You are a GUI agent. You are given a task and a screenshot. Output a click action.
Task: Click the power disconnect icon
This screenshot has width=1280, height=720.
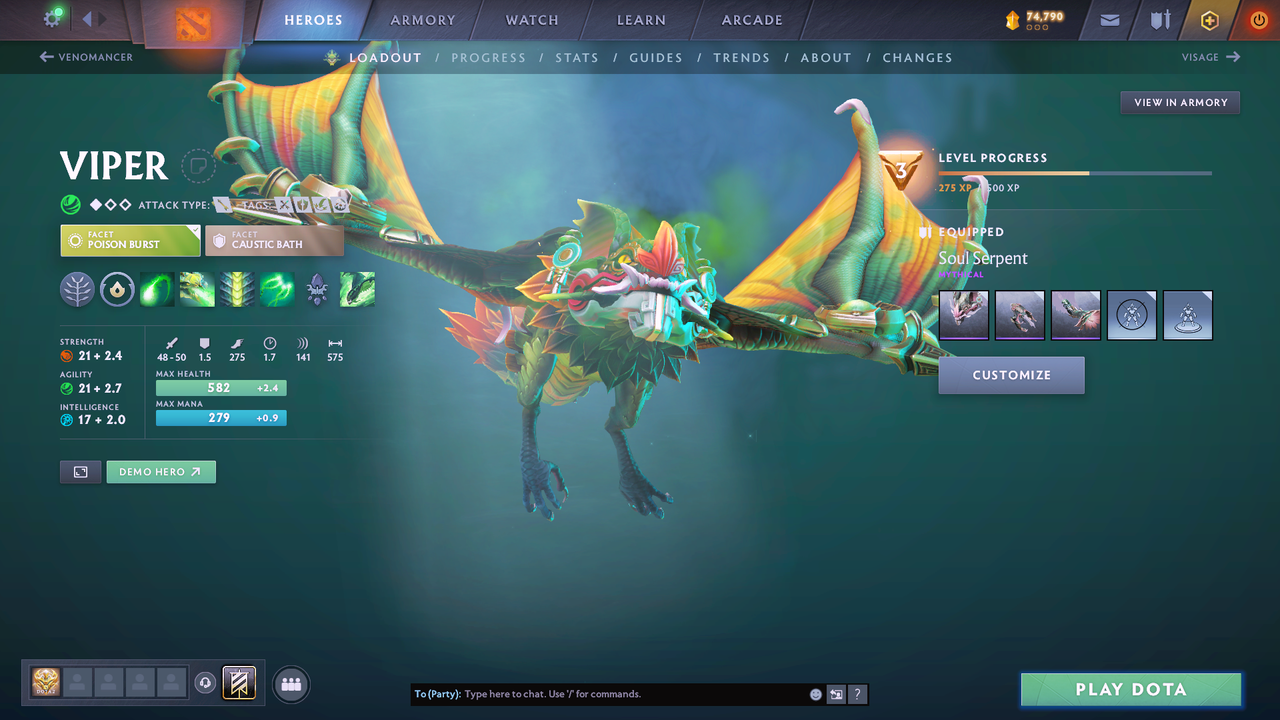click(x=1258, y=20)
